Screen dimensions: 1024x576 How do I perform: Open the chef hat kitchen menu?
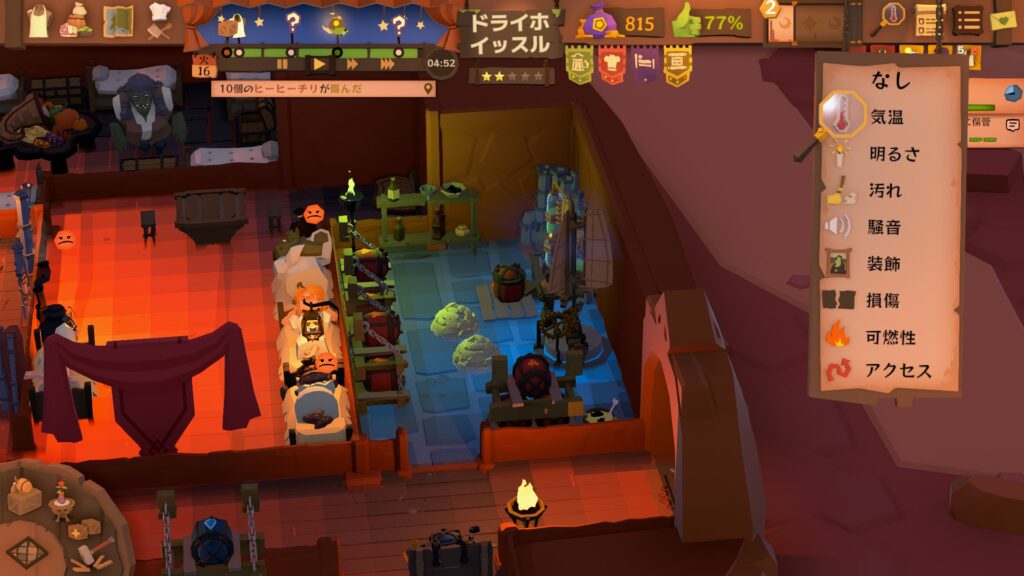[x=160, y=20]
